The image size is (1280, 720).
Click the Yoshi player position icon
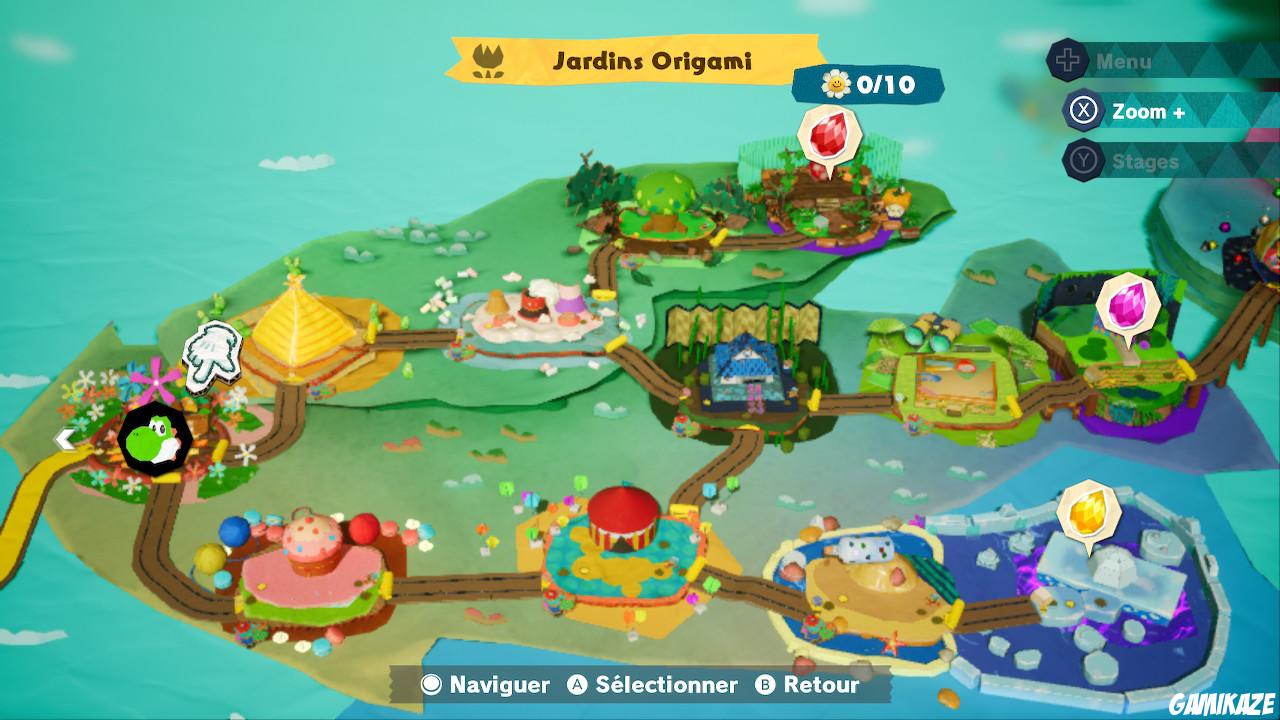[152, 440]
